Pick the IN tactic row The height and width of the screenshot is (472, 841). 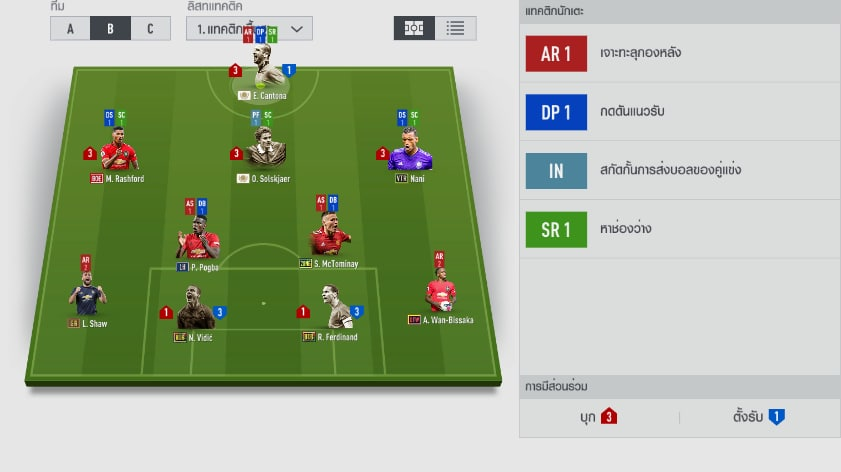(x=680, y=170)
